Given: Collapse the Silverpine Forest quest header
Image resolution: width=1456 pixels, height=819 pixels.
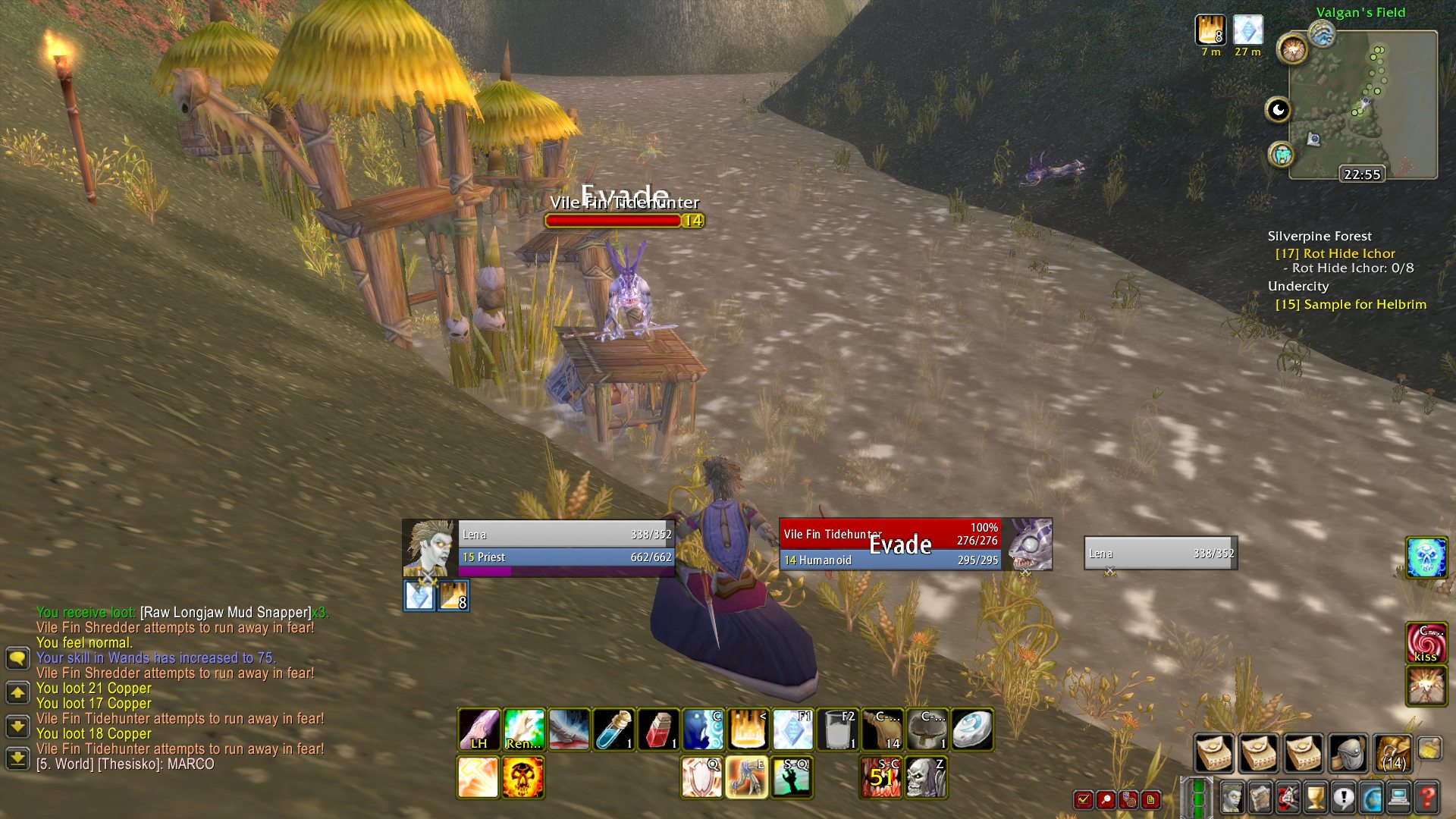Looking at the screenshot, I should coord(1319,236).
